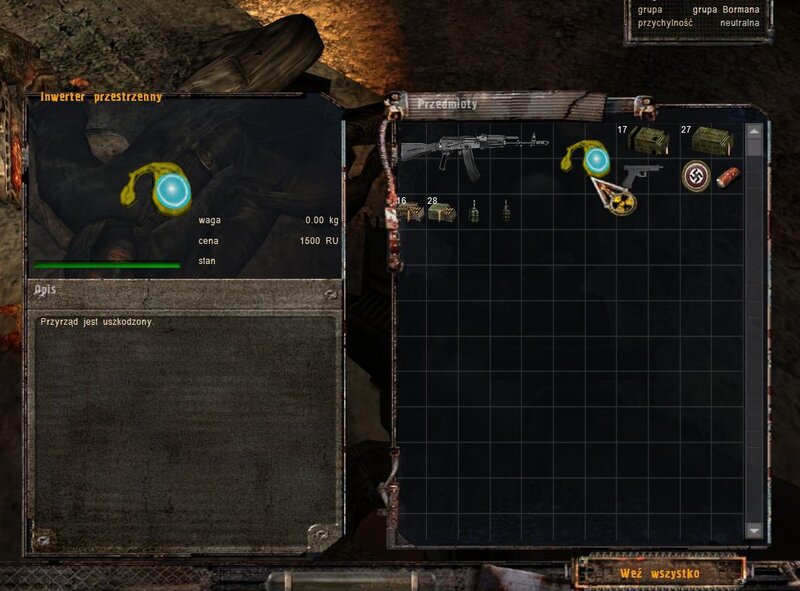The height and width of the screenshot is (591, 800).
Task: Click the Weź wszystko button
Action: coord(659,573)
